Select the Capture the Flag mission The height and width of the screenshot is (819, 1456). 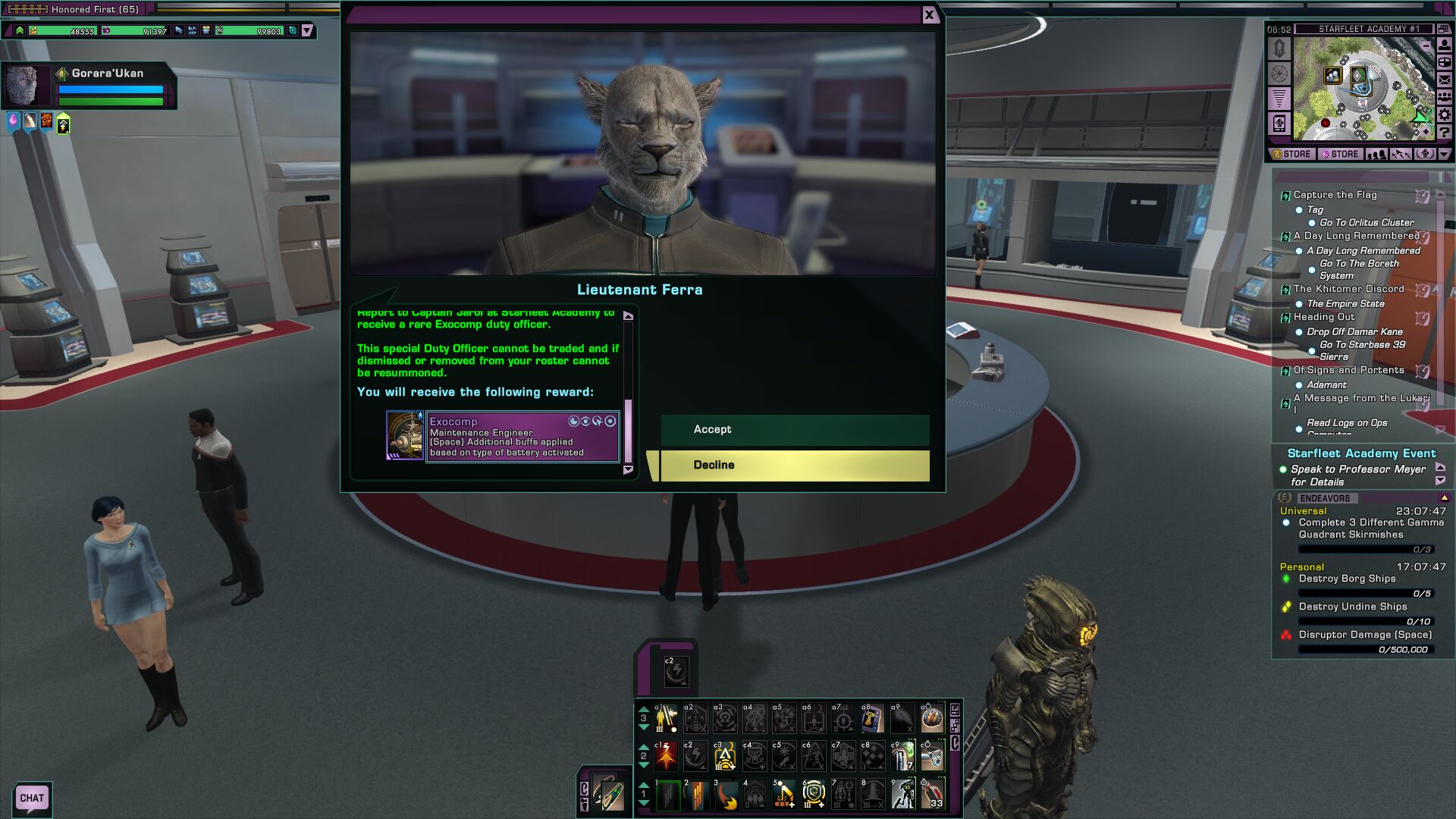point(1335,195)
